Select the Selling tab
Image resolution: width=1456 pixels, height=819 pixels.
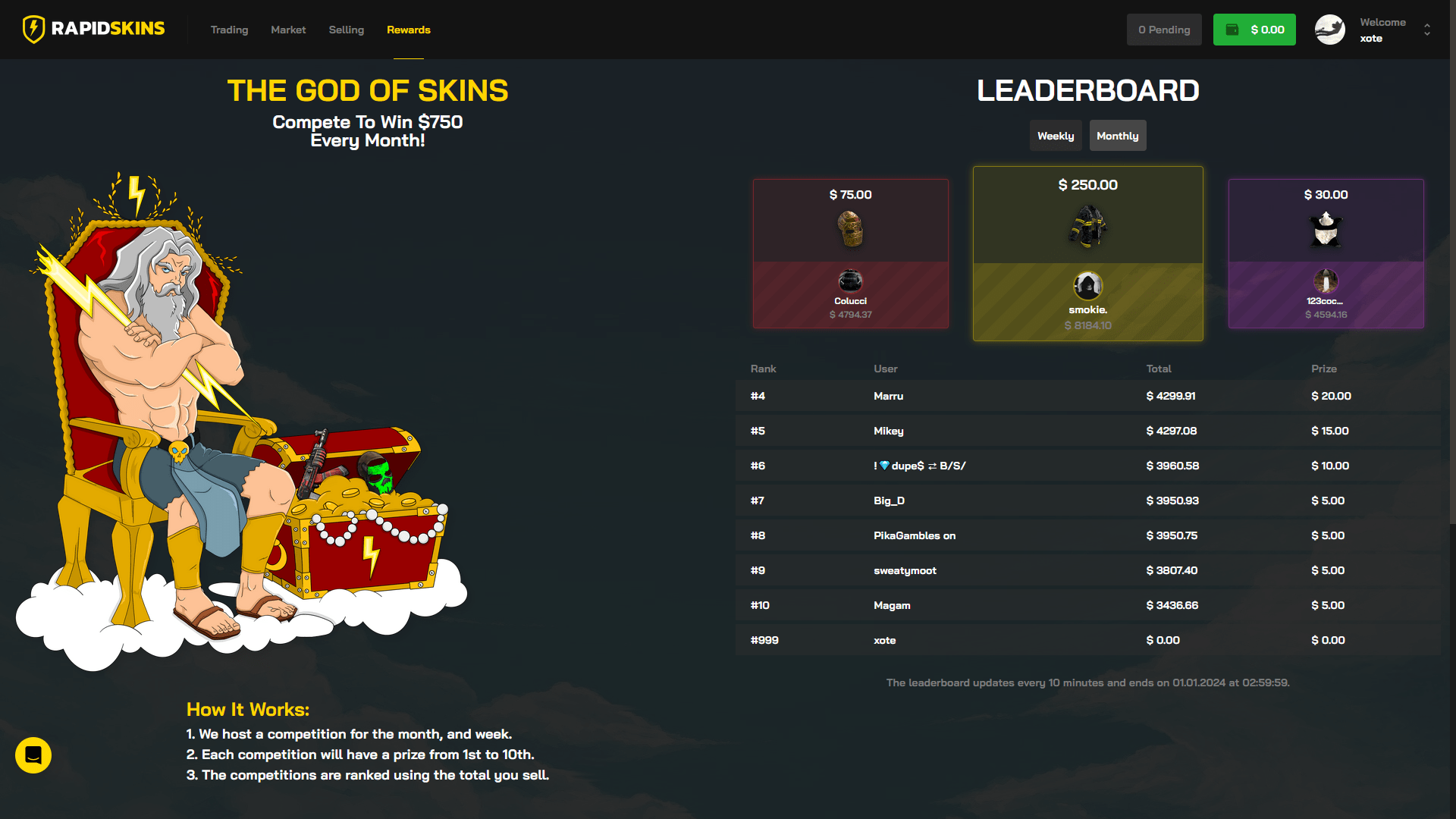[346, 30]
